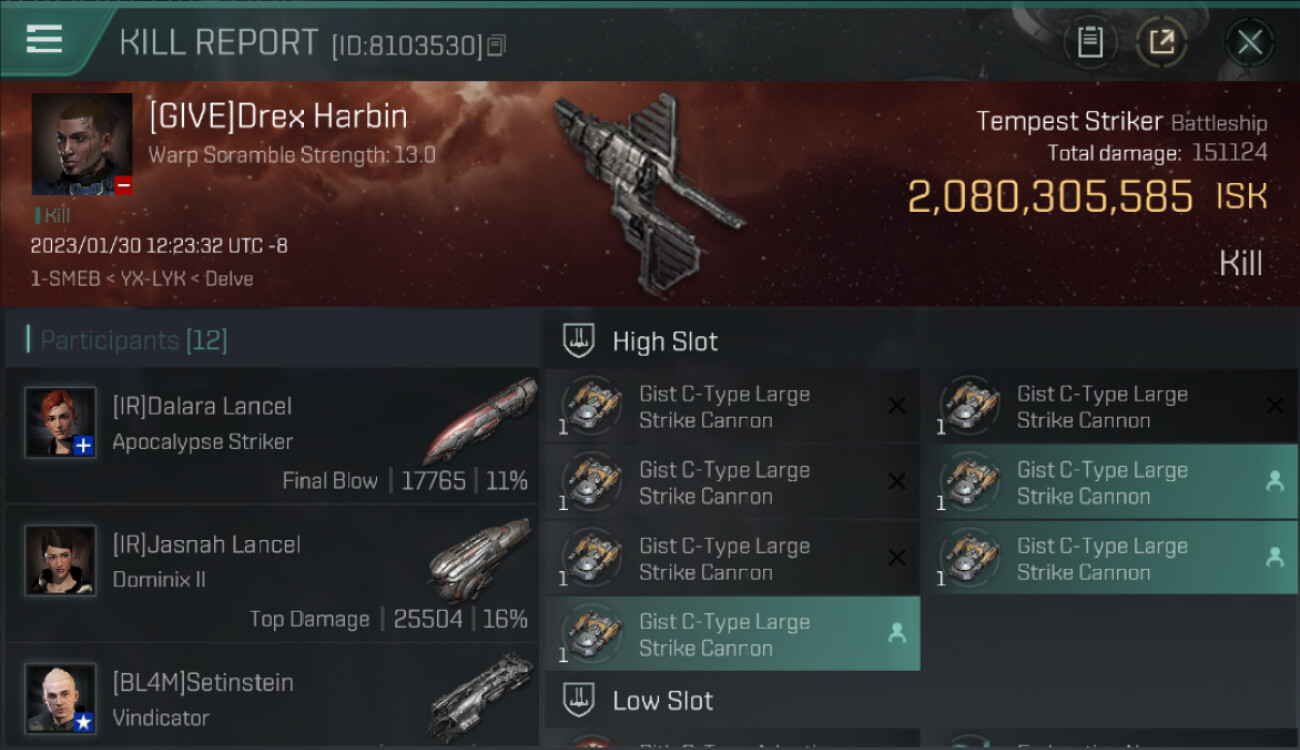Share the kill report

pyautogui.click(x=1162, y=42)
